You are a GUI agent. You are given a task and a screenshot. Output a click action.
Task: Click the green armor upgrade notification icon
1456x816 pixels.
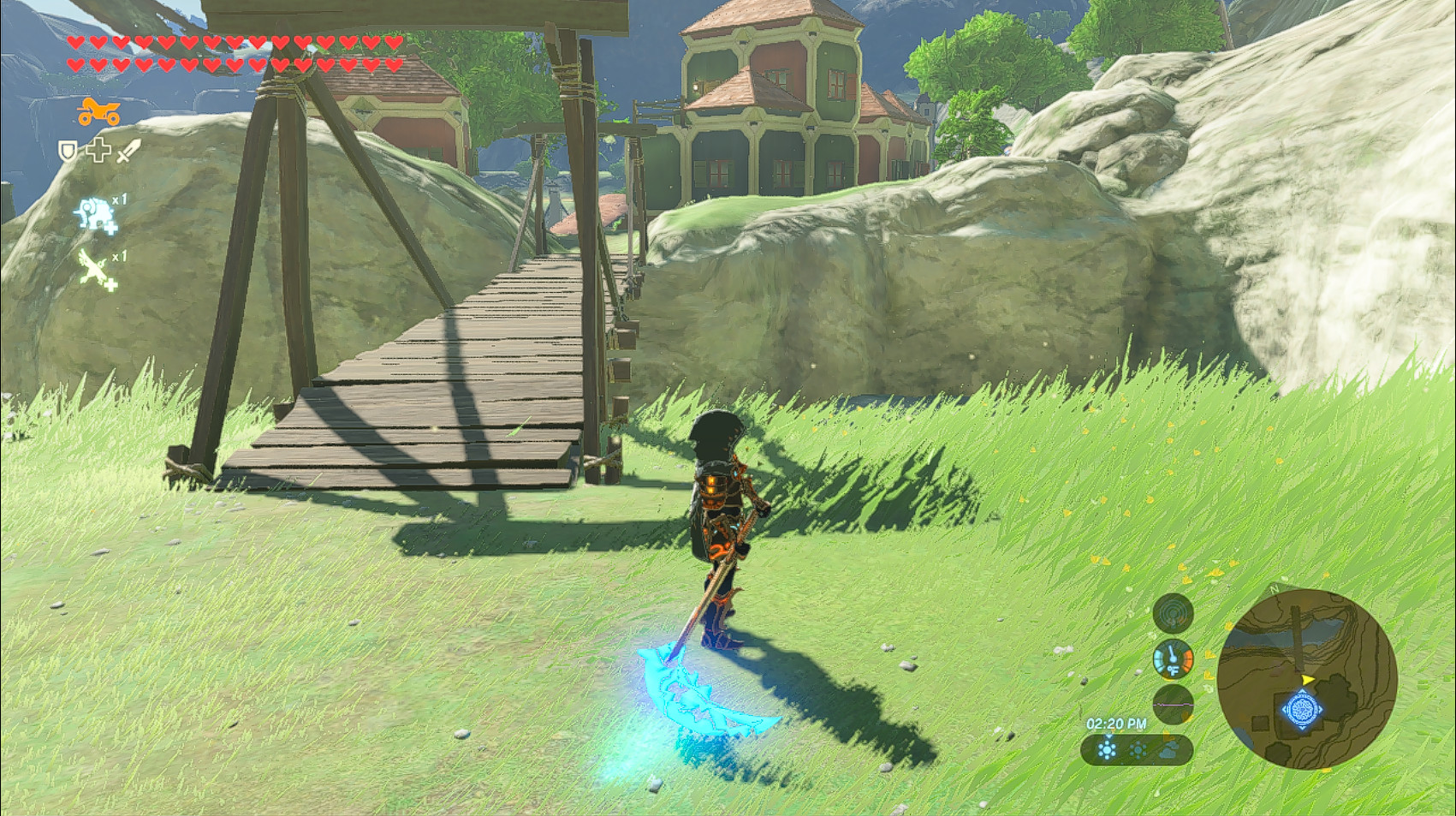[94, 267]
